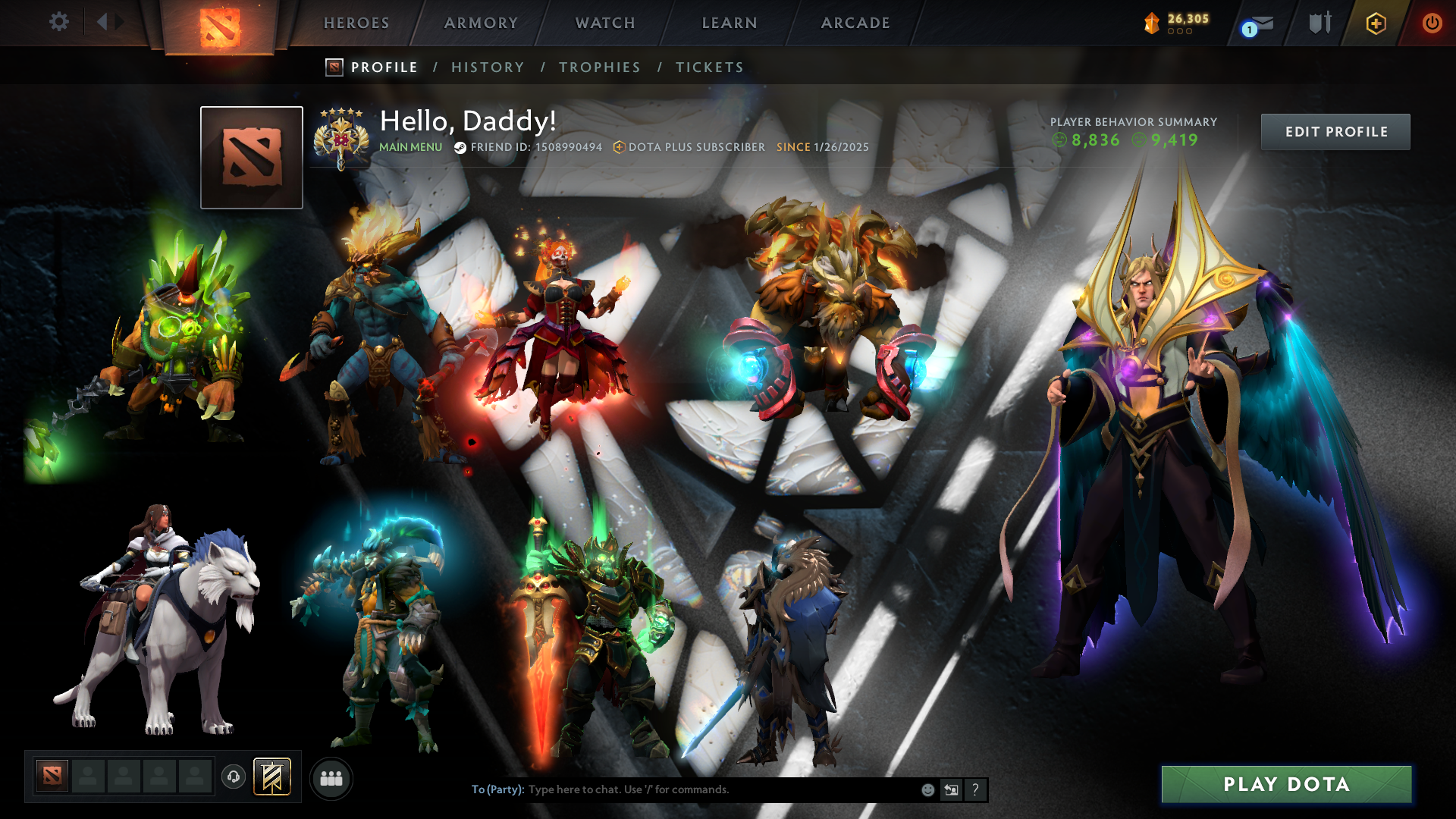Screen dimensions: 1456x819
Task: Open the settings gear icon
Action: pyautogui.click(x=59, y=22)
